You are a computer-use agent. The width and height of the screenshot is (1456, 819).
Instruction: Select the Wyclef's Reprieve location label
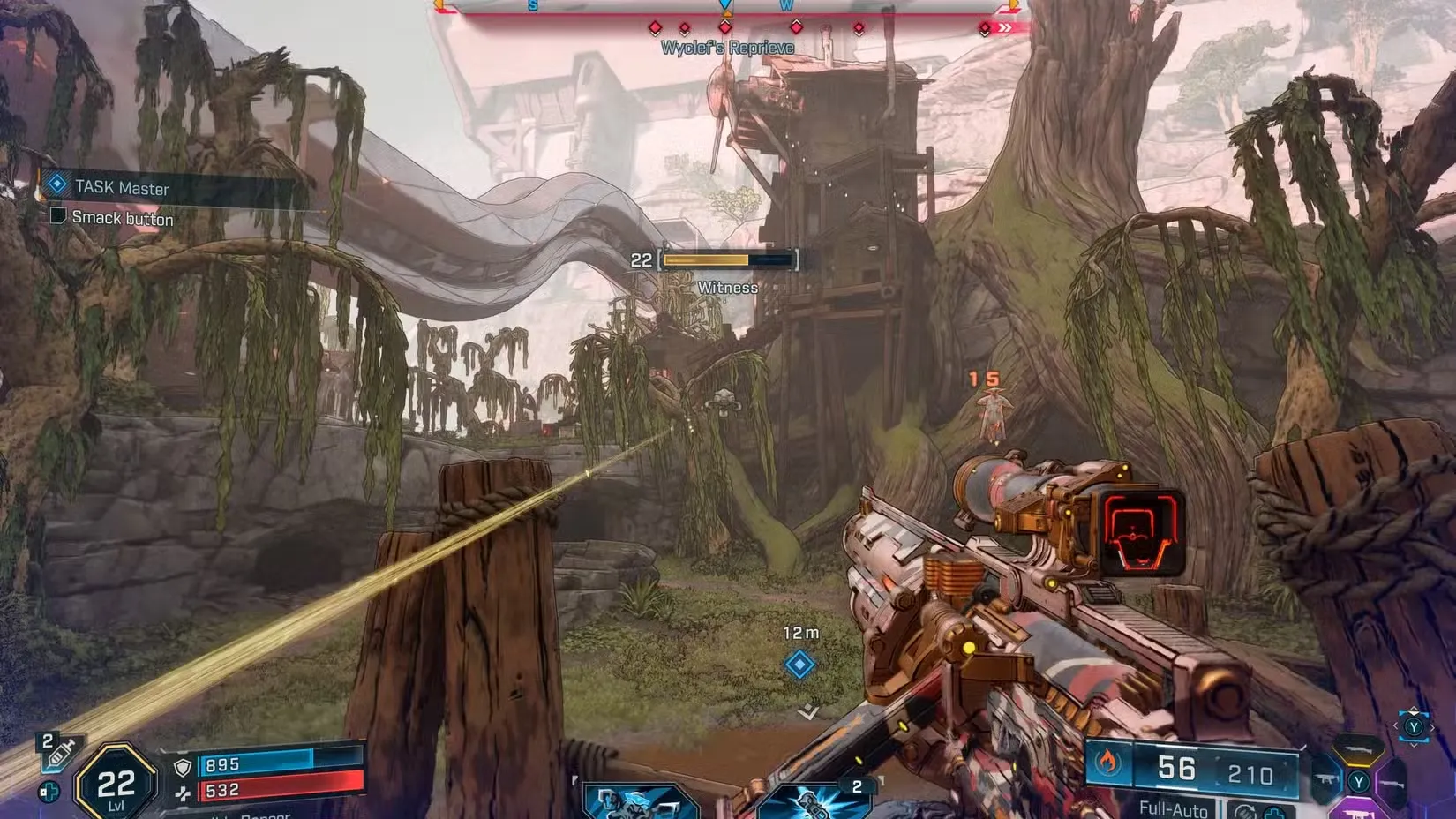(726, 46)
